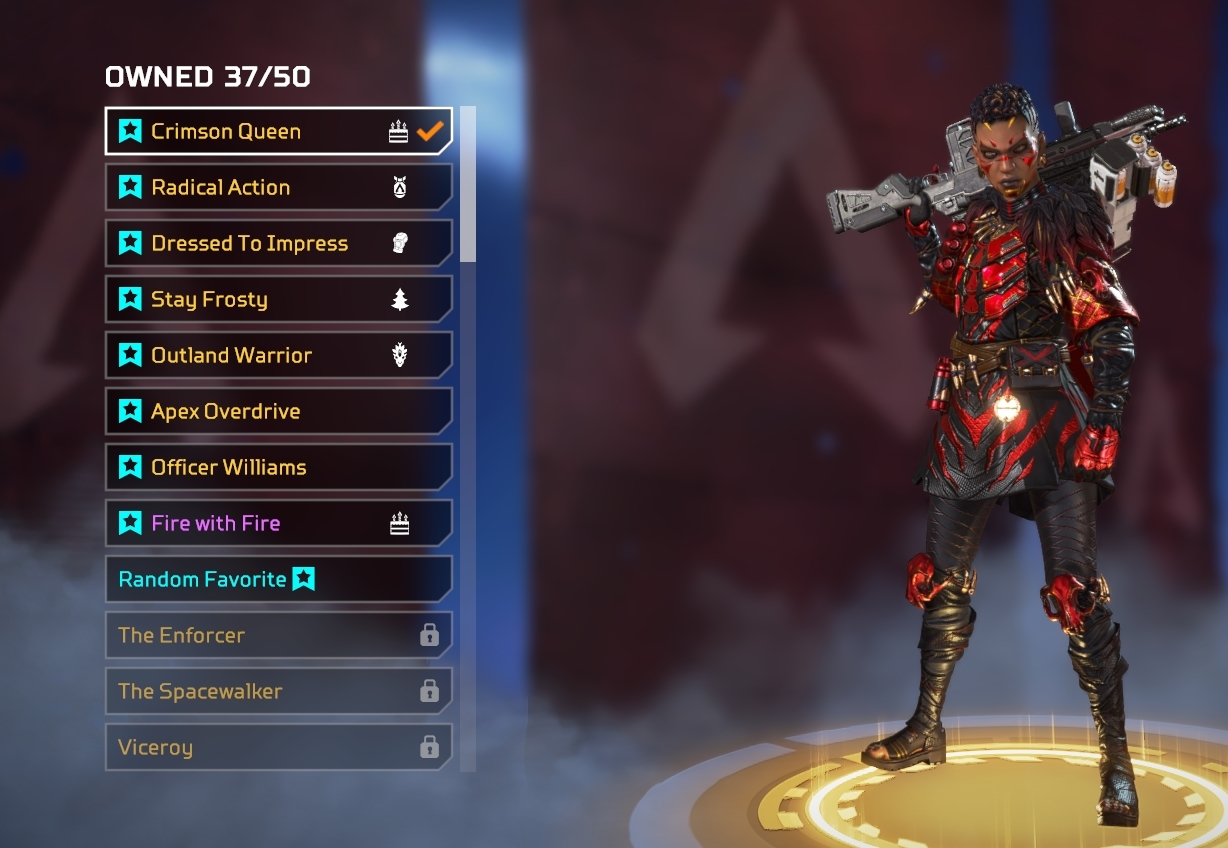This screenshot has height=848, width=1228.
Task: Select the Apex Overdrive skin
Action: click(x=260, y=411)
